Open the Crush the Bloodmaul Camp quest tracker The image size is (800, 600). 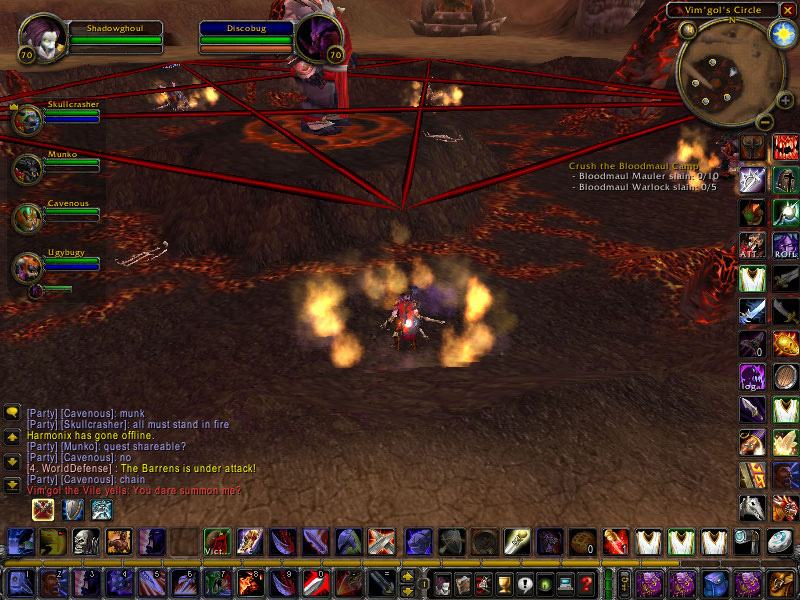(633, 166)
